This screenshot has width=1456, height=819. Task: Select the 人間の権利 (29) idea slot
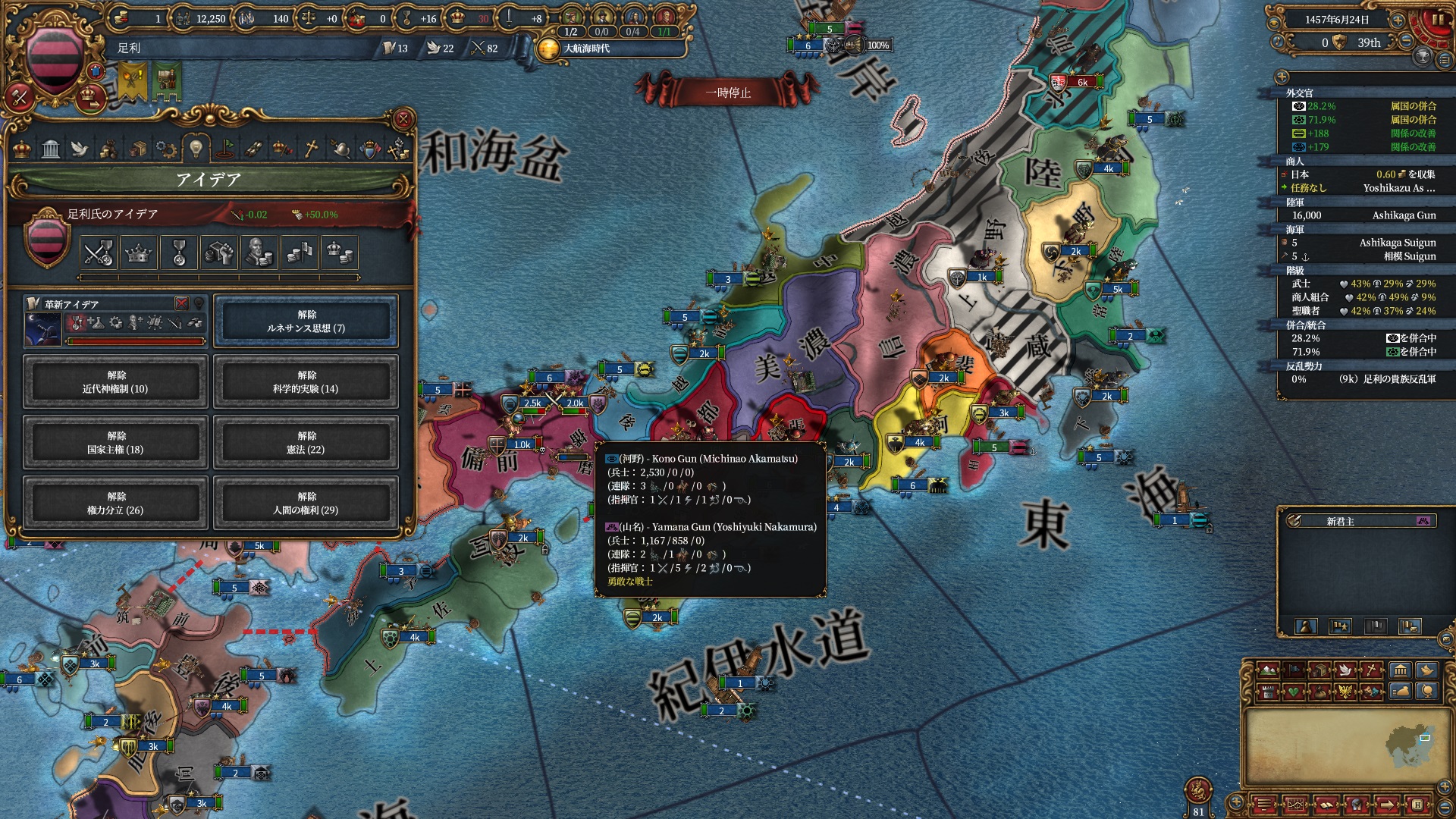306,504
